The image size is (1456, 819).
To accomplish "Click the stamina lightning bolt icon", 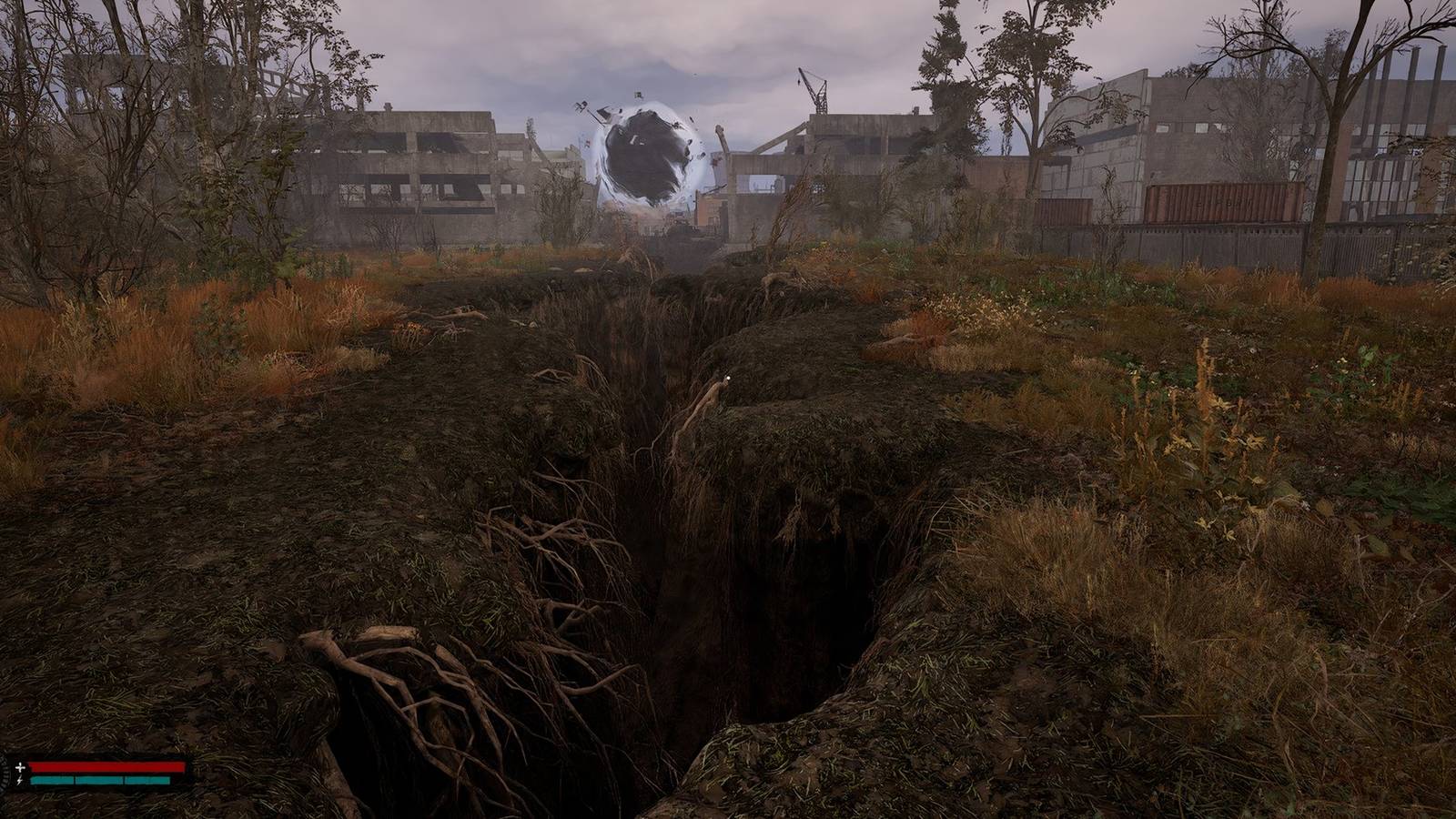I will [20, 781].
